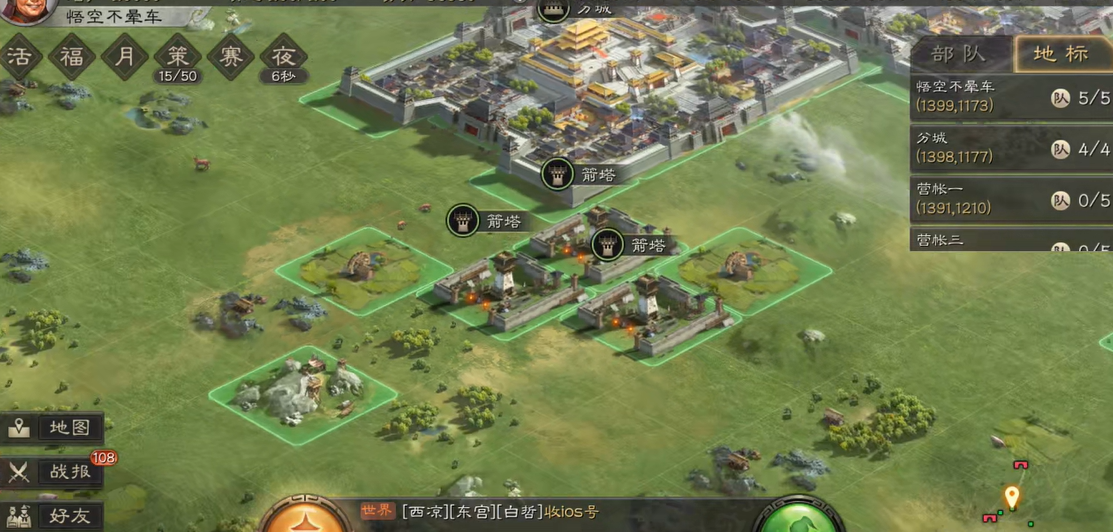
Task: Open the 福 welfare diamond icon
Action: tap(72, 56)
